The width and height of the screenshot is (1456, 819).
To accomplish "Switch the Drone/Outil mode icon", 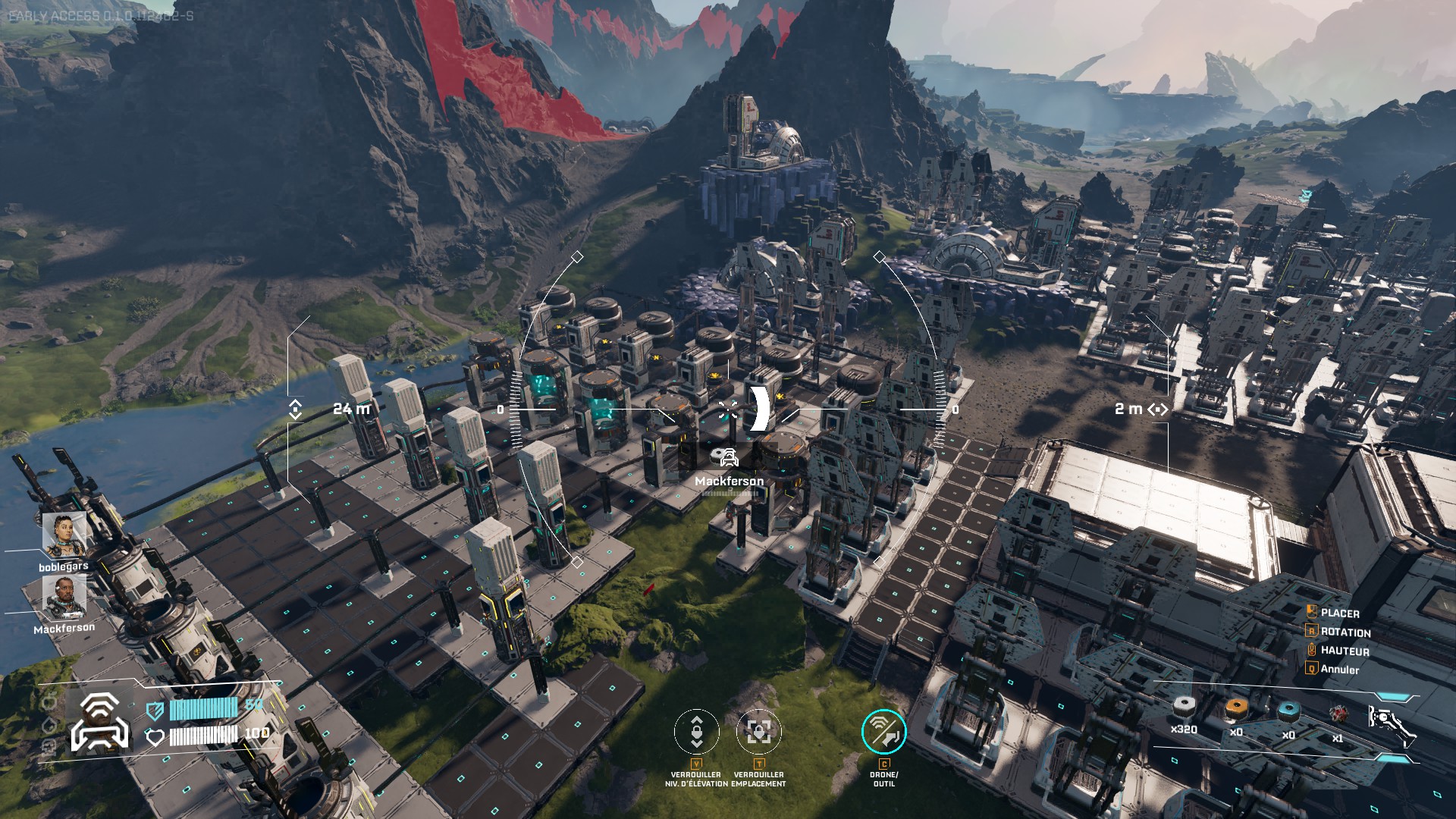I will pos(883,732).
